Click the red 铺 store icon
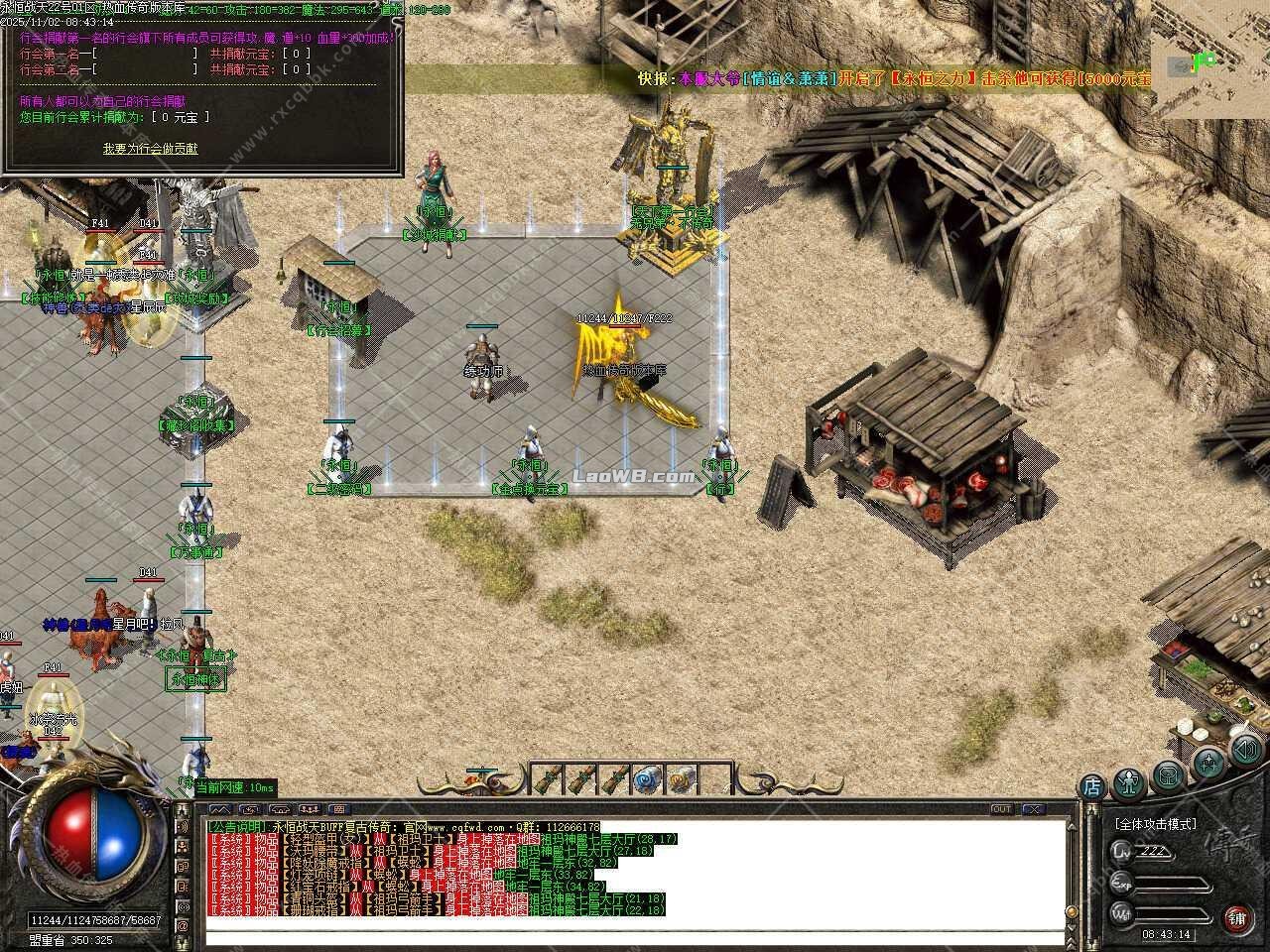 click(x=1237, y=918)
